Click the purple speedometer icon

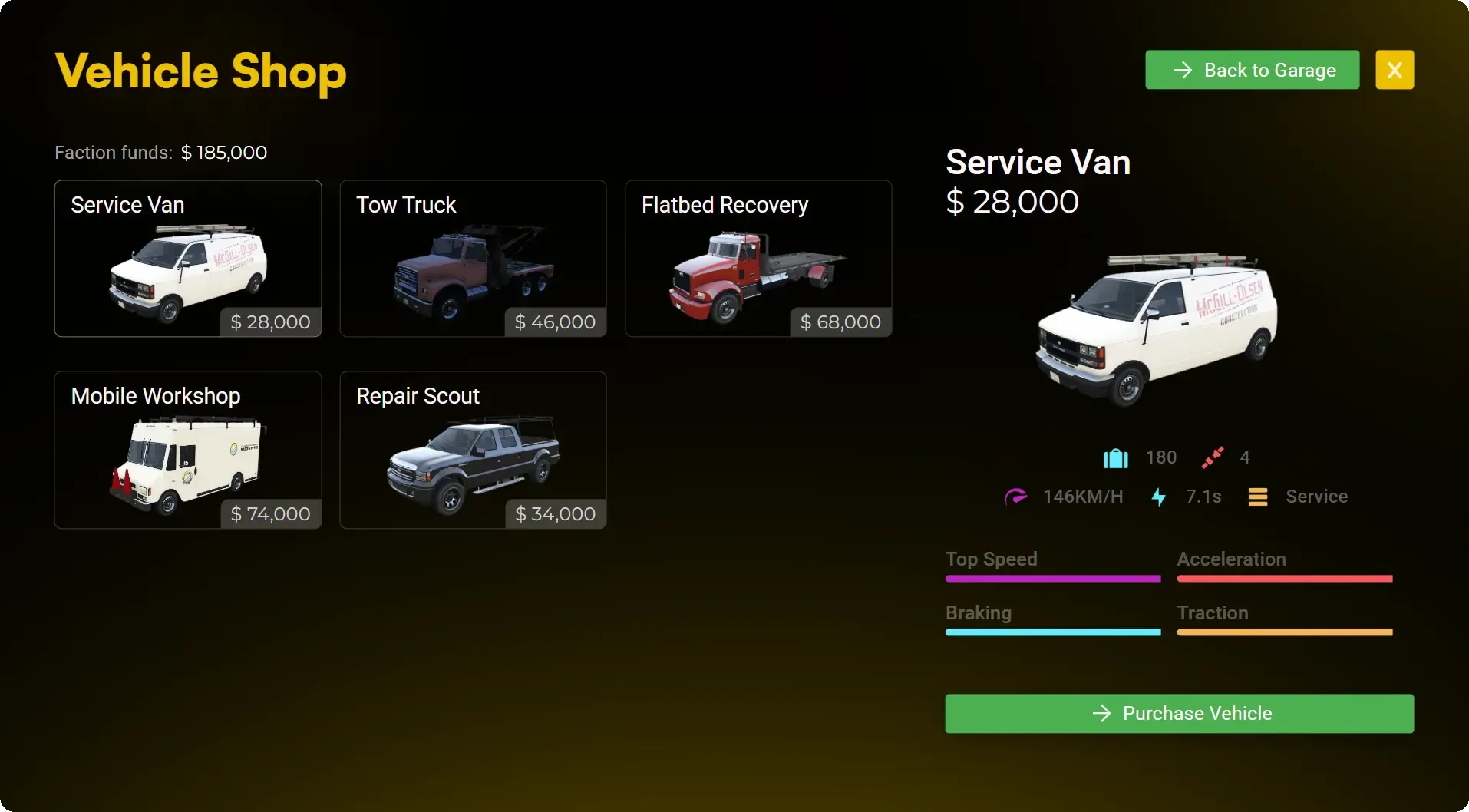click(x=1016, y=497)
